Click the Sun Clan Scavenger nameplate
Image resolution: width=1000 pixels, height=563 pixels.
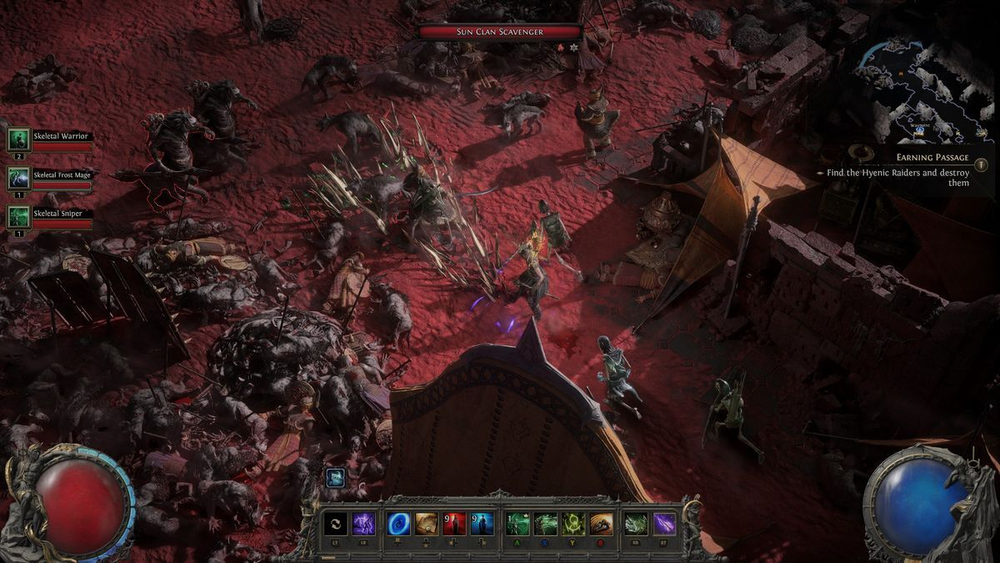(x=500, y=32)
